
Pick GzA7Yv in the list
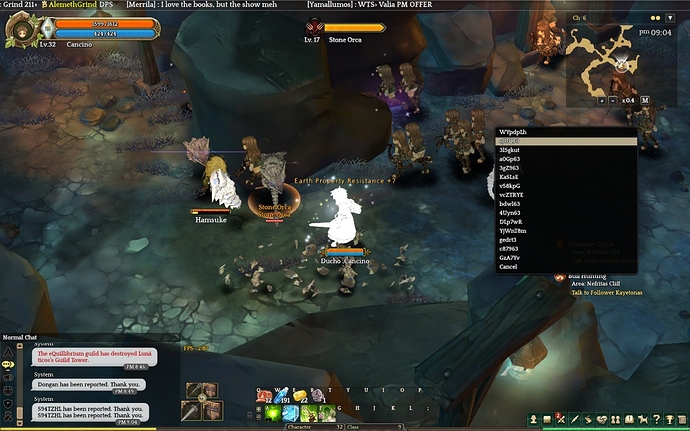[x=511, y=258]
